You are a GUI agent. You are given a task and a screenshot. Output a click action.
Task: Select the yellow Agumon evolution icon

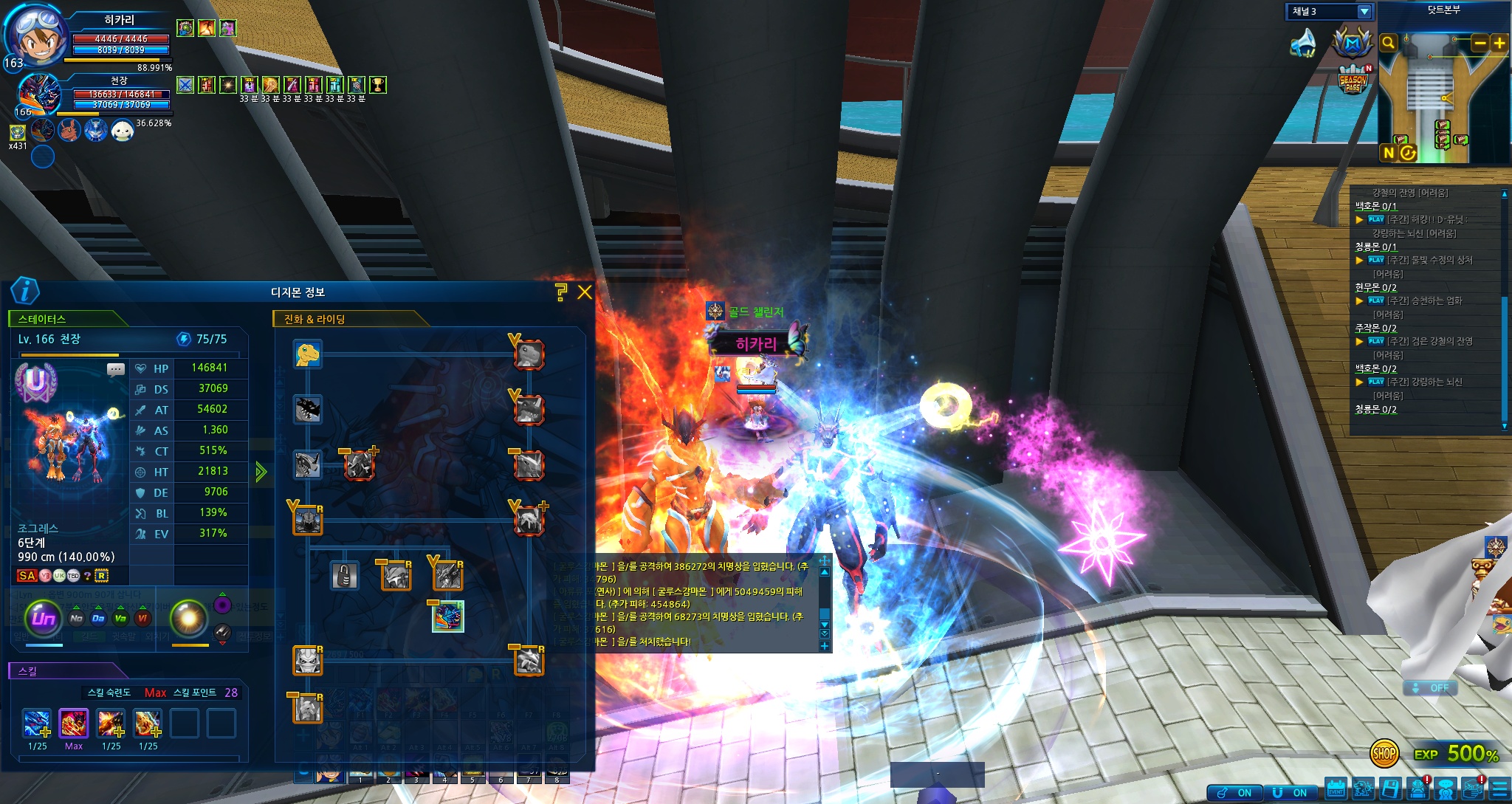click(307, 354)
